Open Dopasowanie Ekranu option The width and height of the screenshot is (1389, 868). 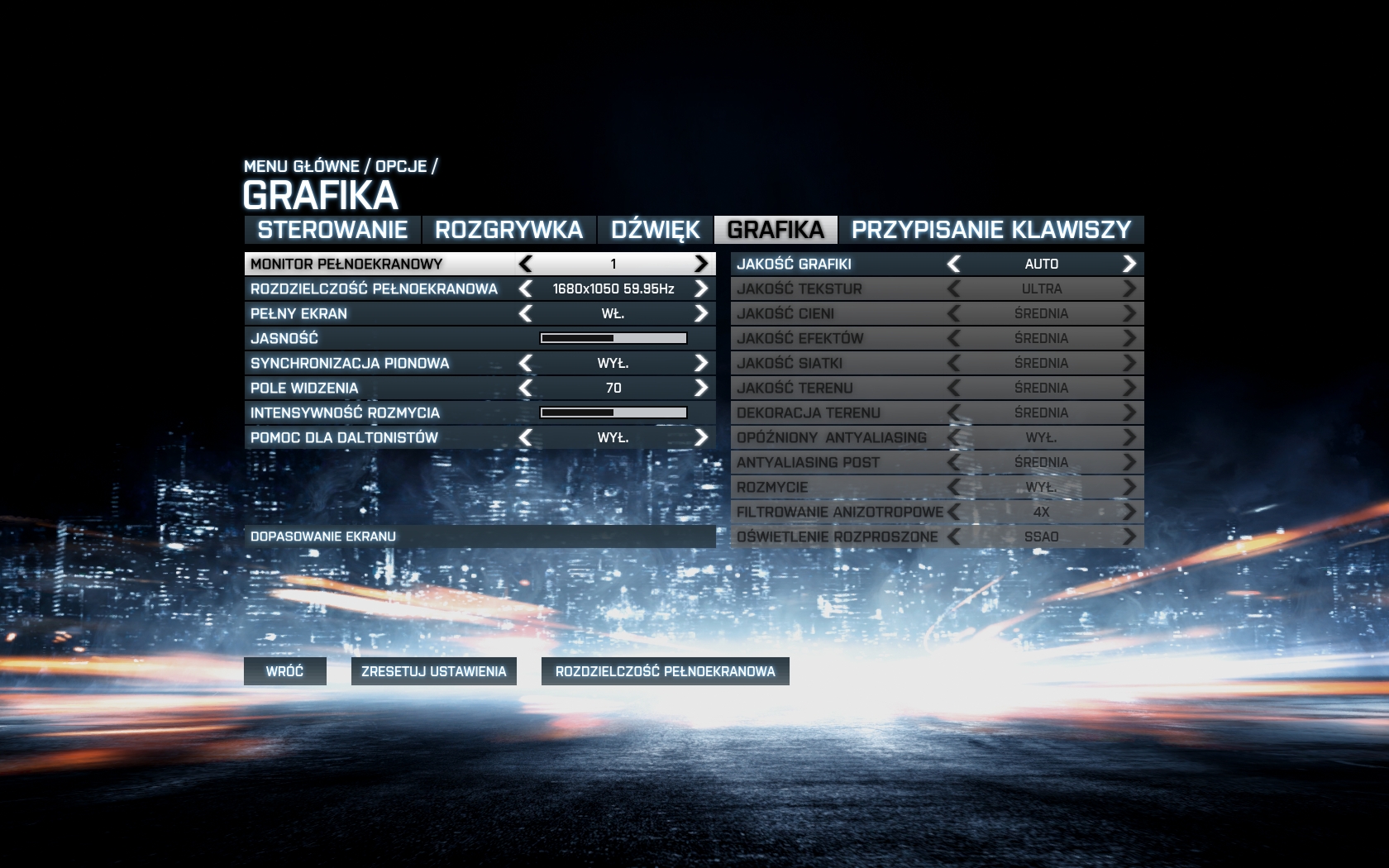point(480,537)
